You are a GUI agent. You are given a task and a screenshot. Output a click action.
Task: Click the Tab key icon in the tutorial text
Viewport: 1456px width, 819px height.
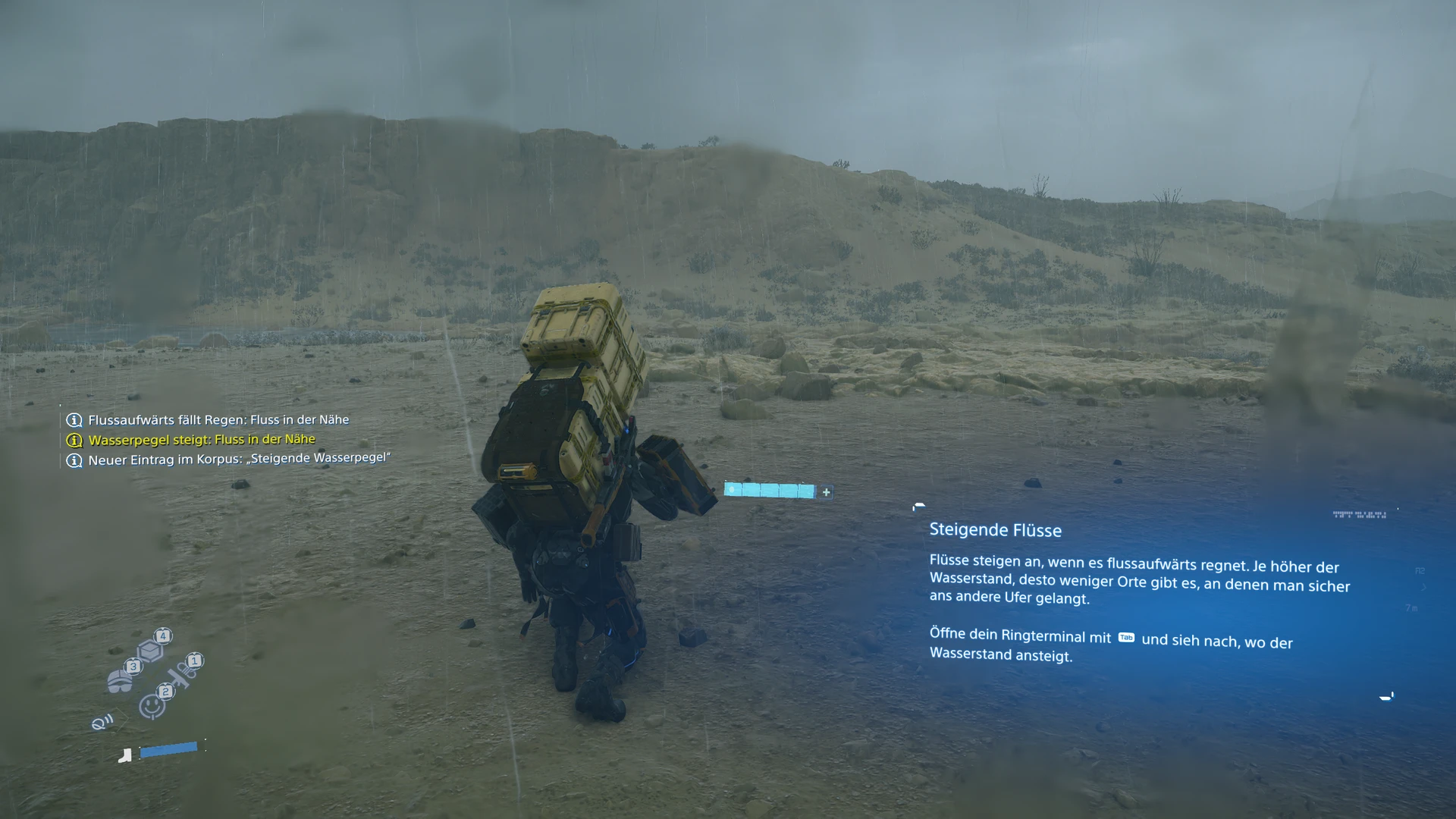tap(1125, 638)
